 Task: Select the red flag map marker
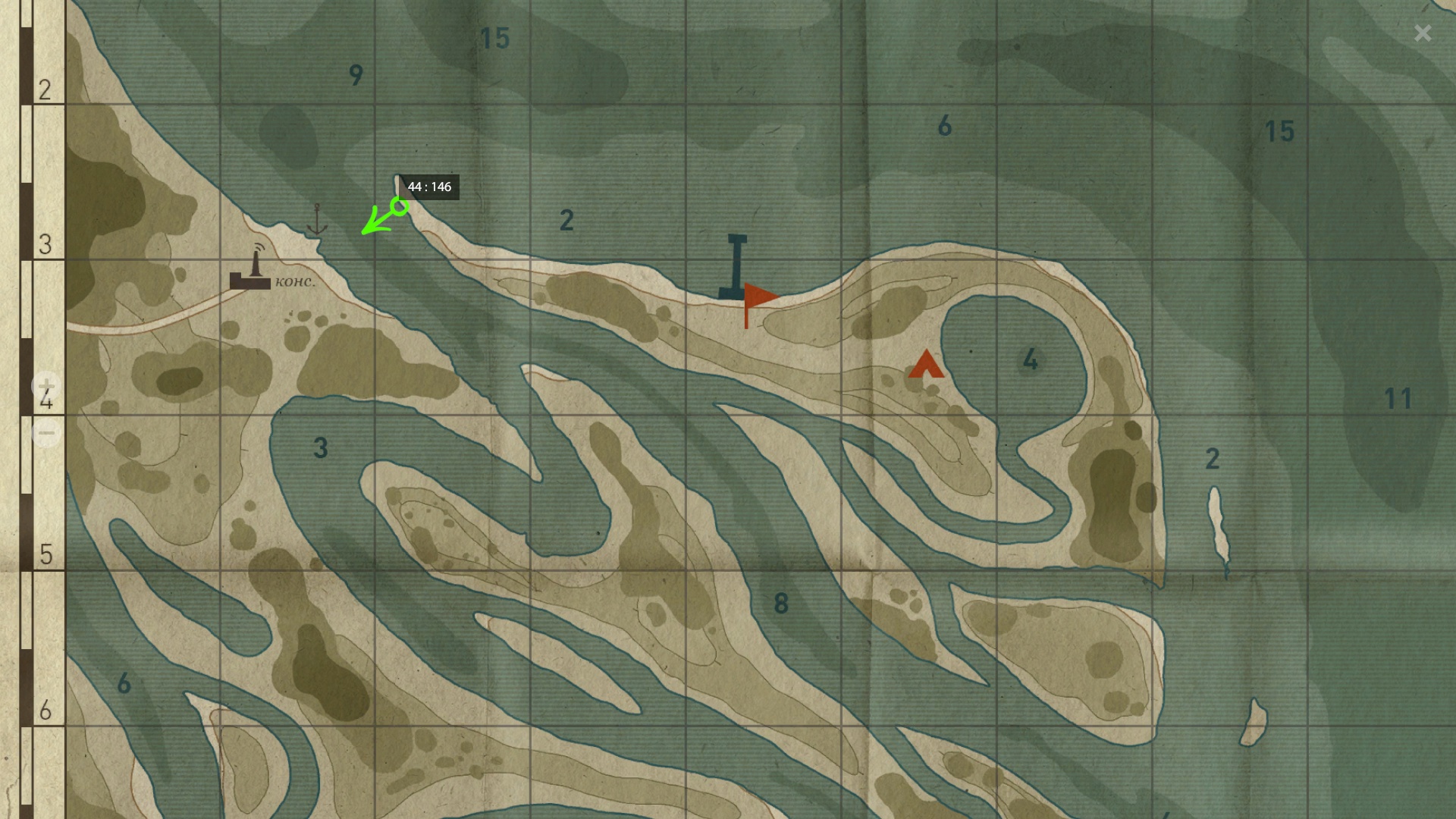pyautogui.click(x=758, y=299)
